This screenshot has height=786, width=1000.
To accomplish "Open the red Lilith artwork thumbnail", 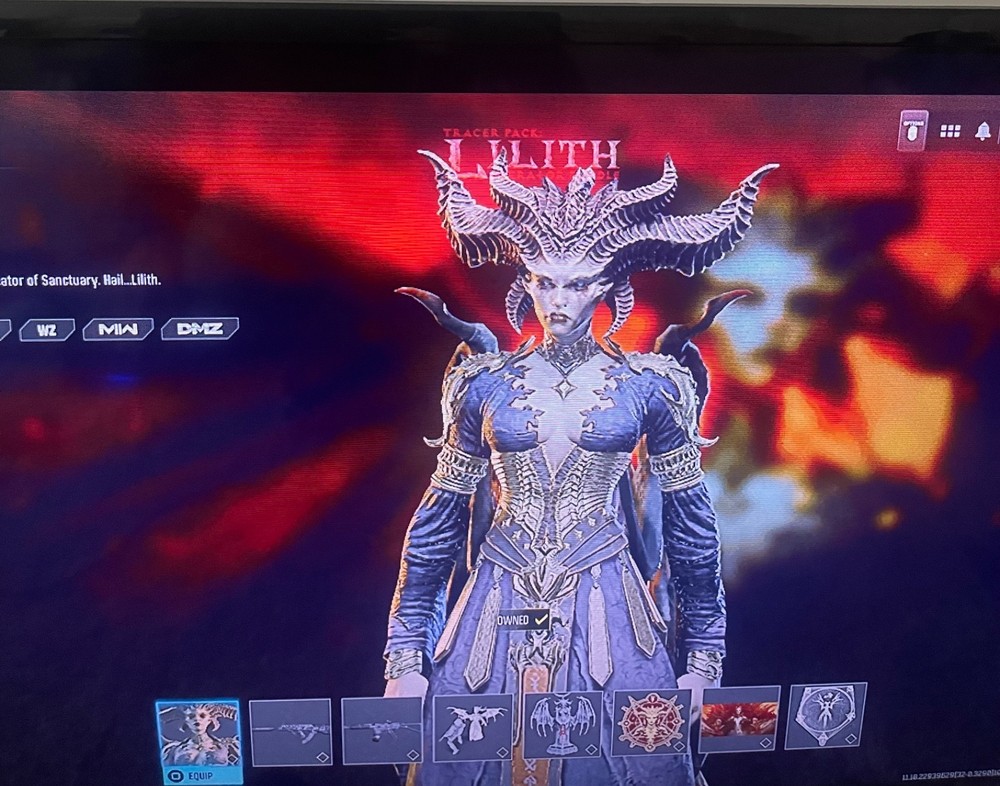I will (x=739, y=718).
